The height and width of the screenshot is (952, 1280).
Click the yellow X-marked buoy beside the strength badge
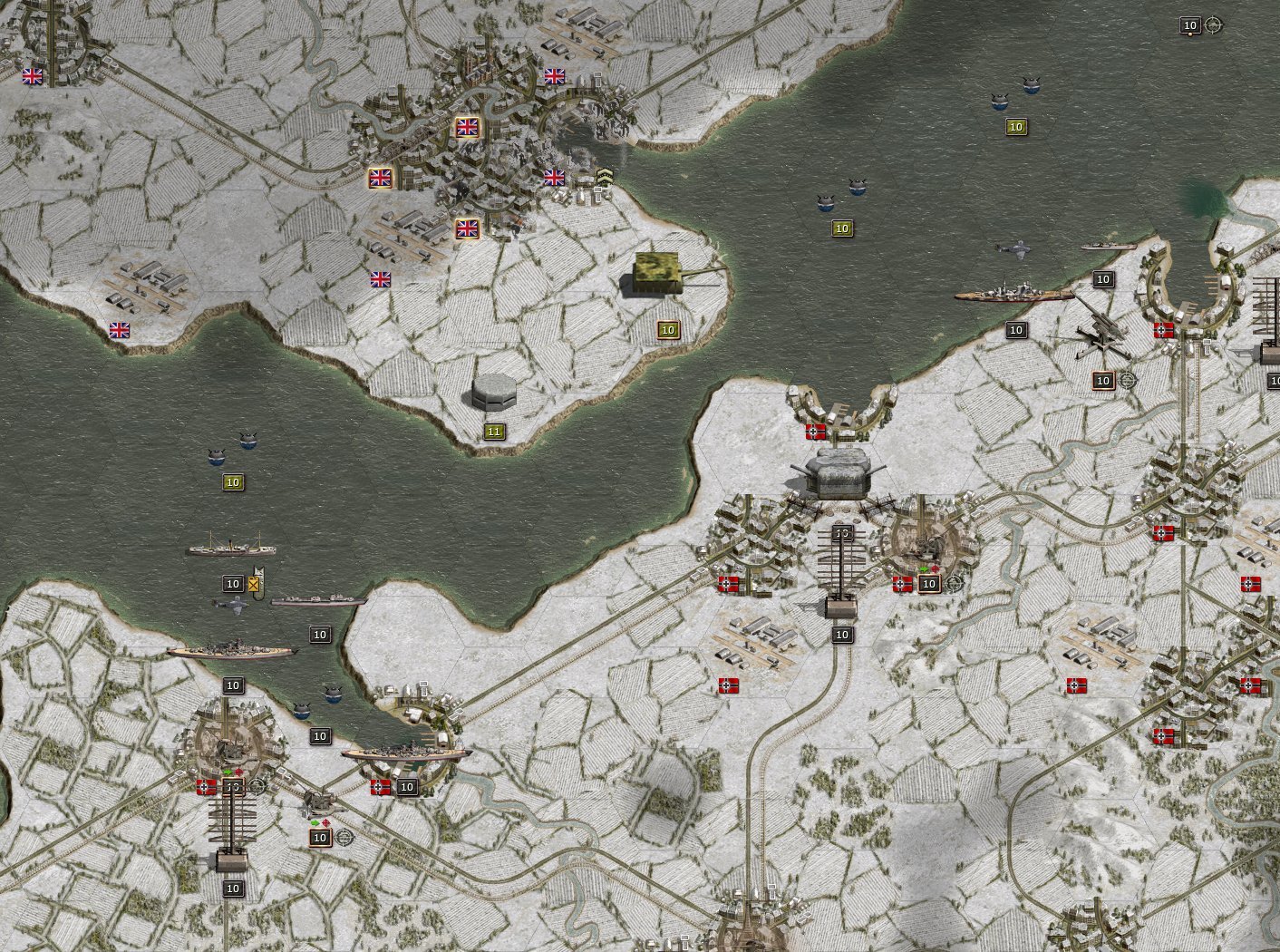(x=253, y=584)
